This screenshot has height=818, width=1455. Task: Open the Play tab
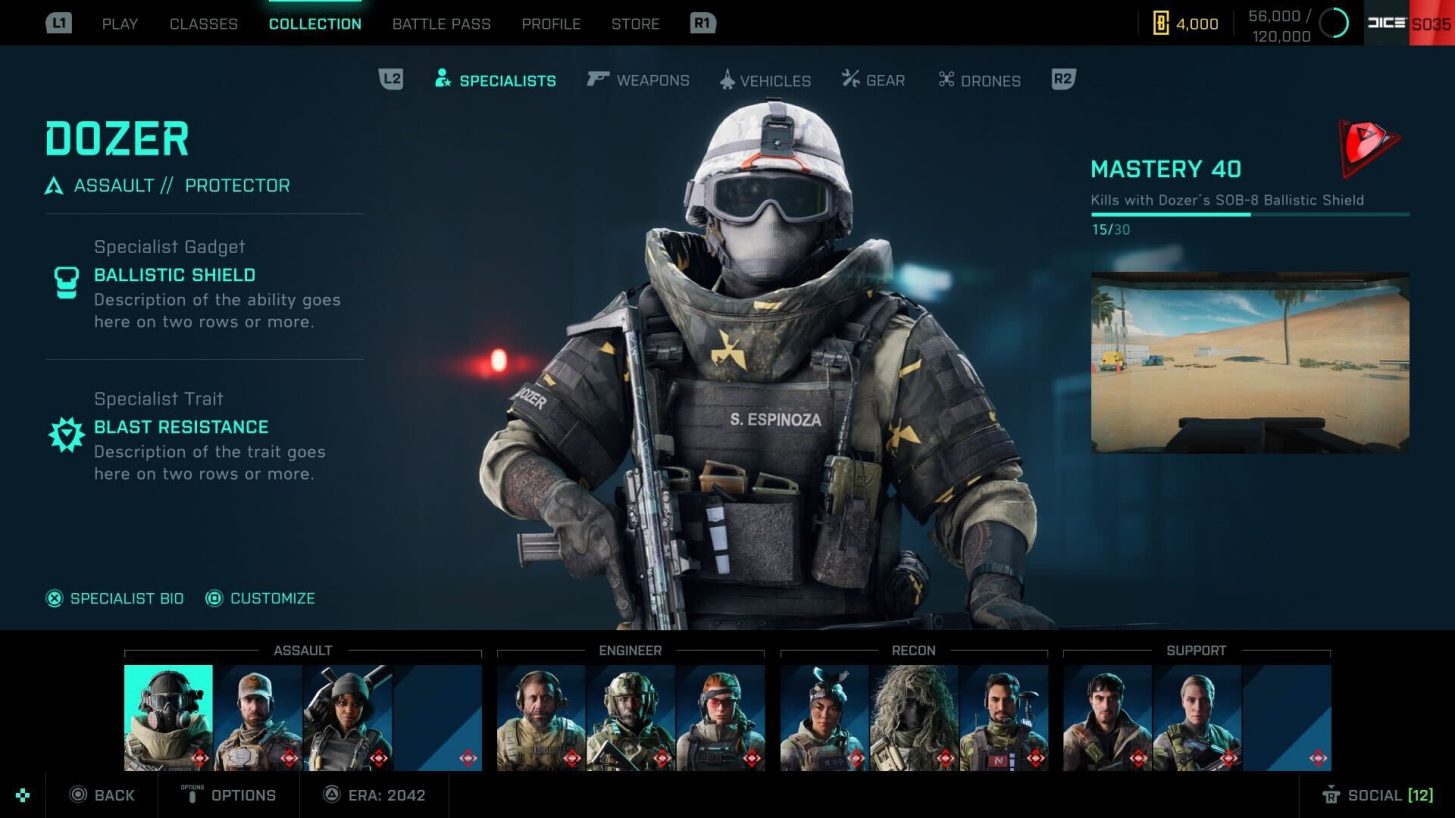tap(120, 24)
